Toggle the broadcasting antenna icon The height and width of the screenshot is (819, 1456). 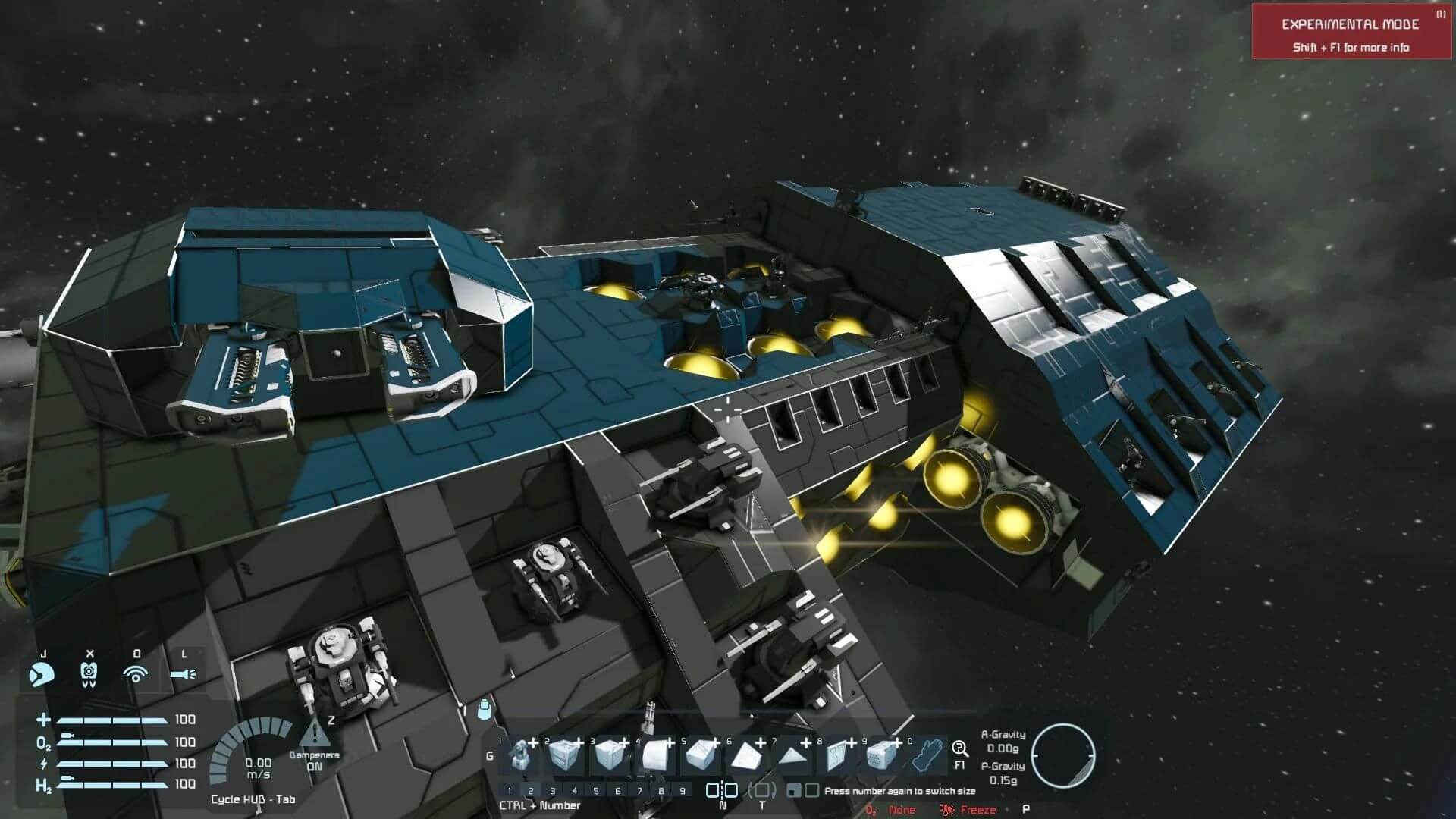coord(136,673)
